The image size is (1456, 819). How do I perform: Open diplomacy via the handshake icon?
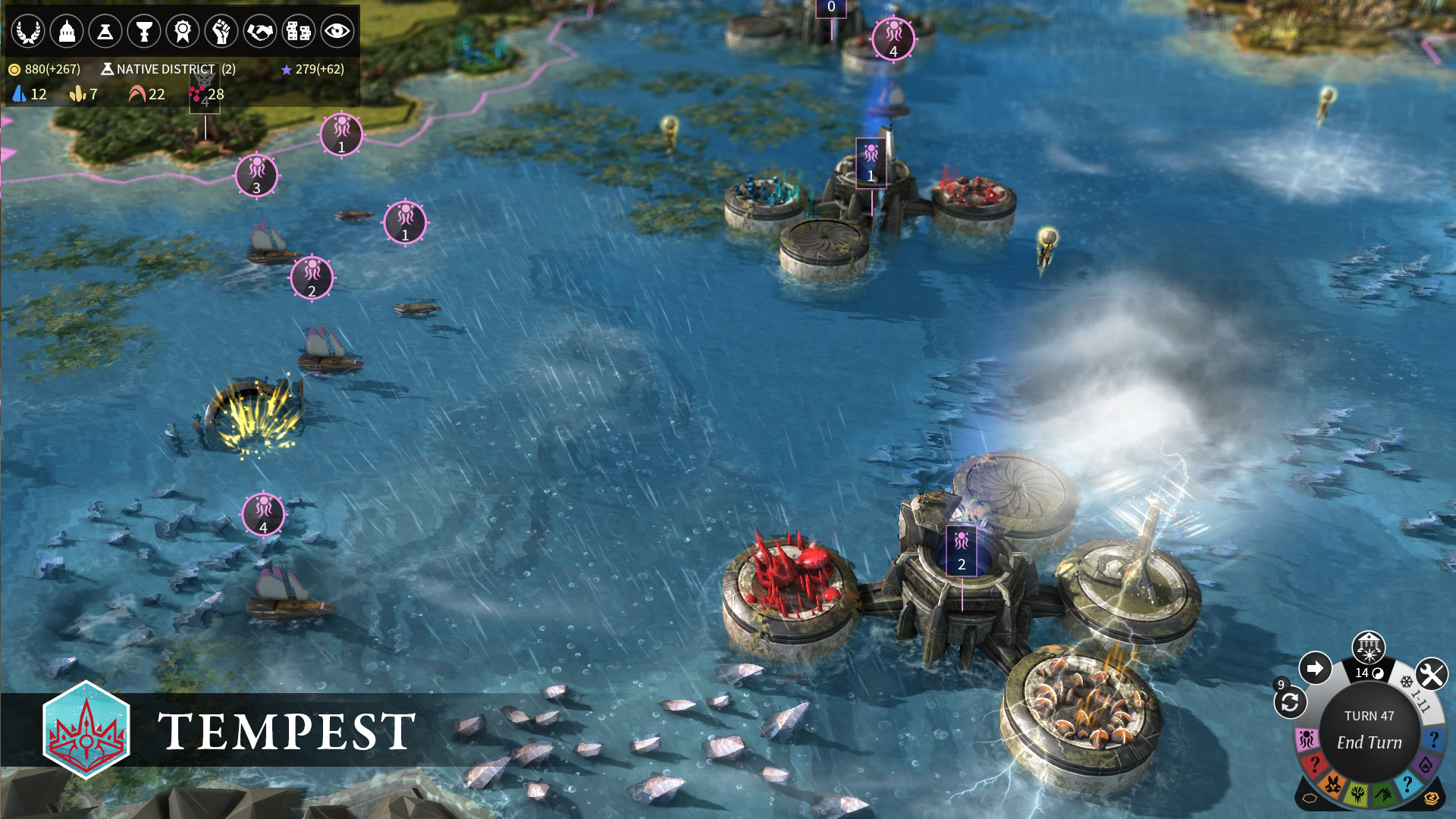[259, 31]
